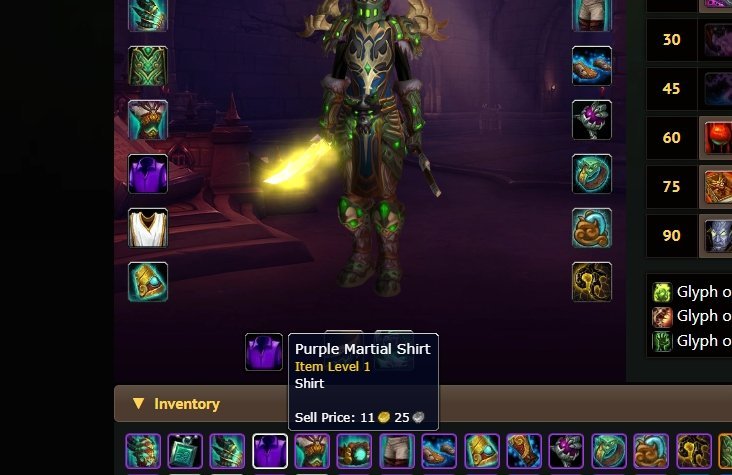Viewport: 732px width, 475px height.
Task: Click the green chest armor slot beside character
Action: (148, 66)
